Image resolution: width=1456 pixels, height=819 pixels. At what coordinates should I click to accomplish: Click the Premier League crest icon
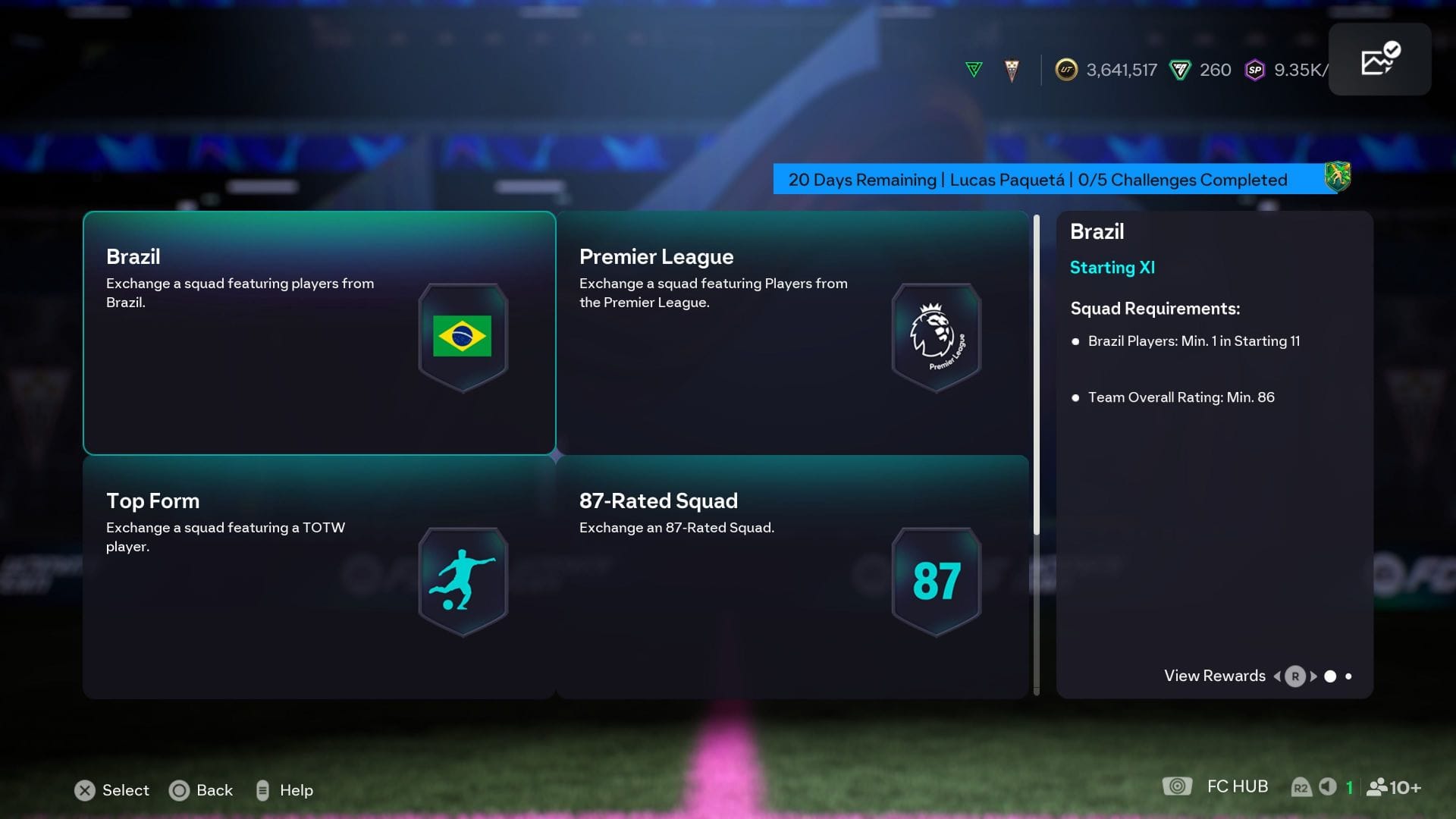936,336
